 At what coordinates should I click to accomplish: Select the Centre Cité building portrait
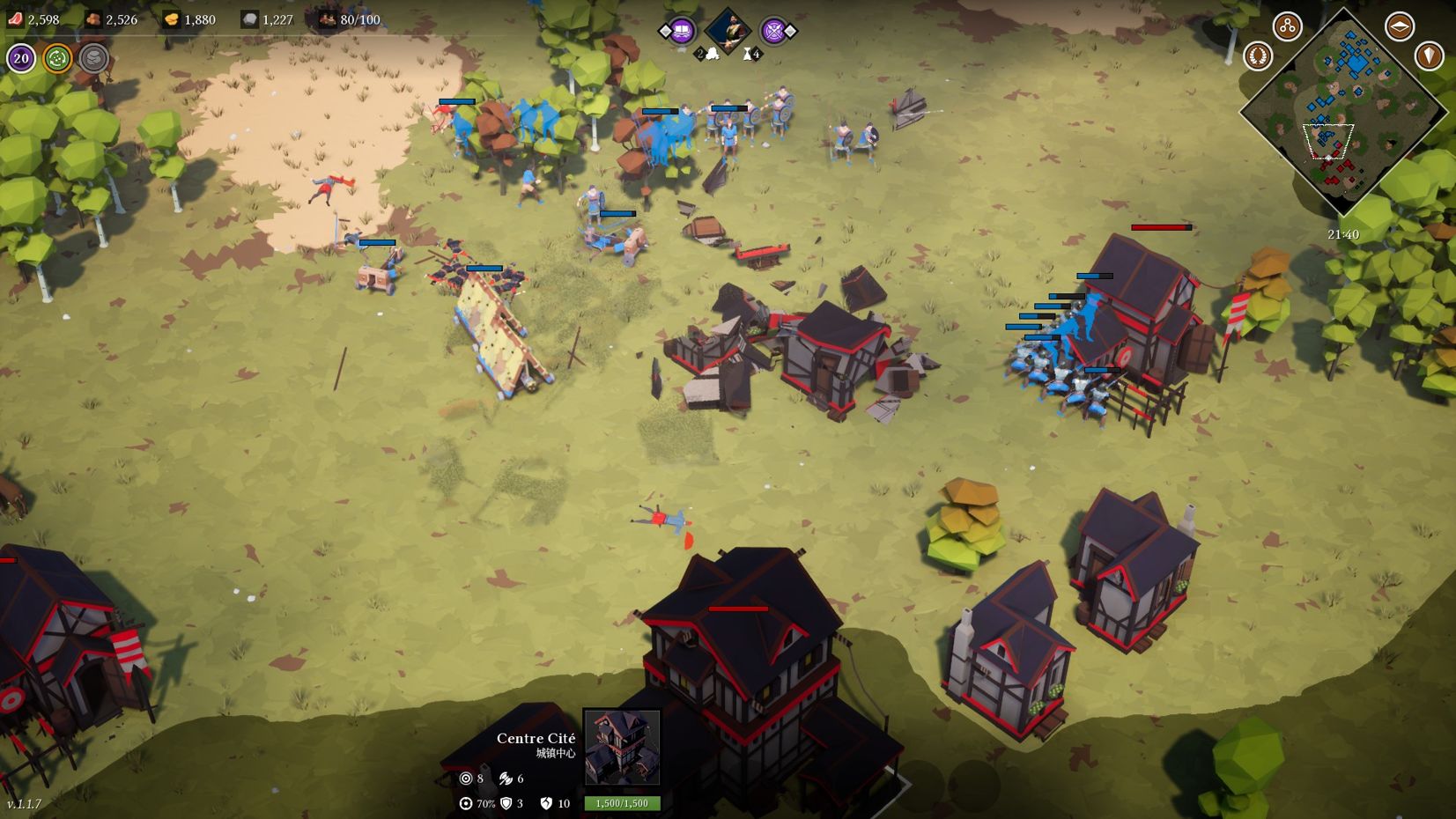622,748
